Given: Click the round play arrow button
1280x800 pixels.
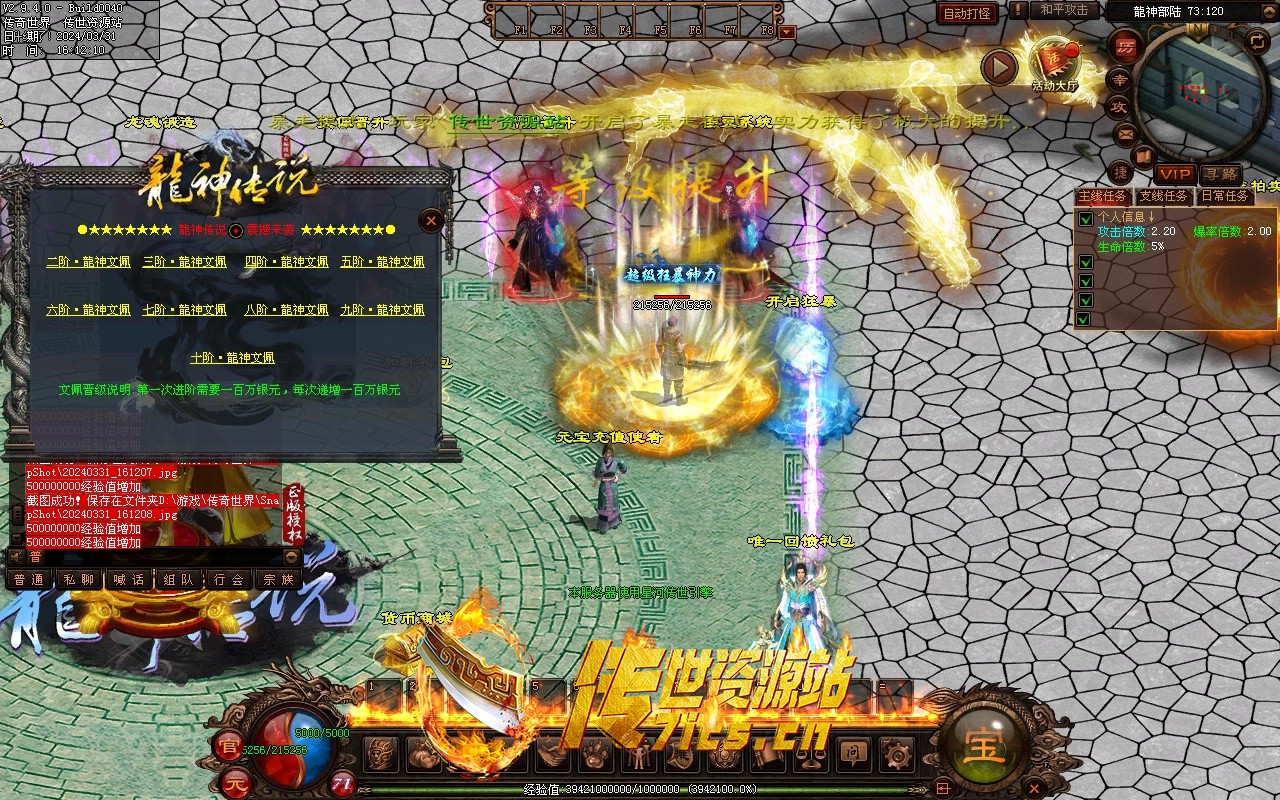Looking at the screenshot, I should [x=998, y=68].
